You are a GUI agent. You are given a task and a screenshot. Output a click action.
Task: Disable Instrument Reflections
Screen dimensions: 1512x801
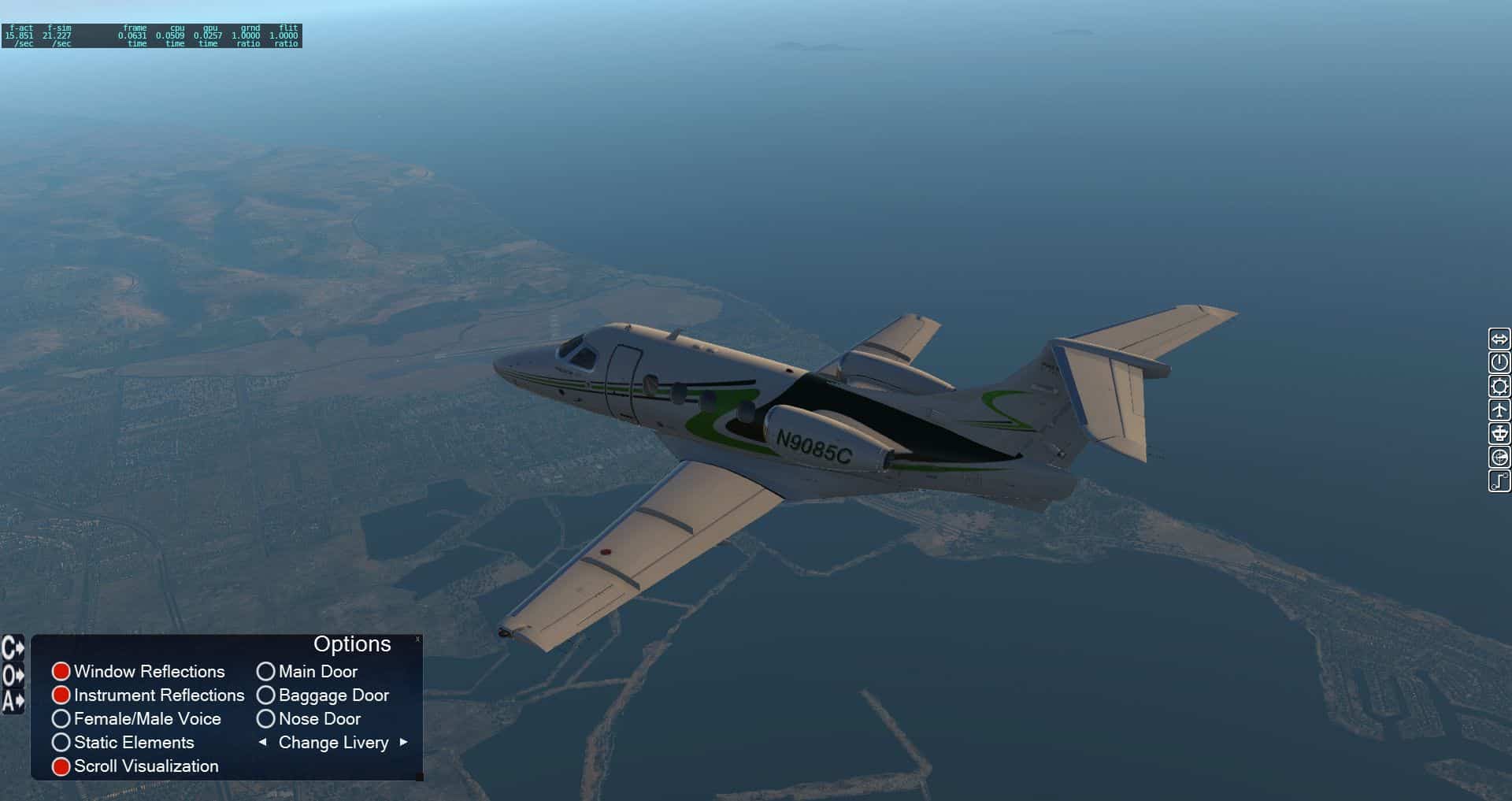[x=61, y=695]
